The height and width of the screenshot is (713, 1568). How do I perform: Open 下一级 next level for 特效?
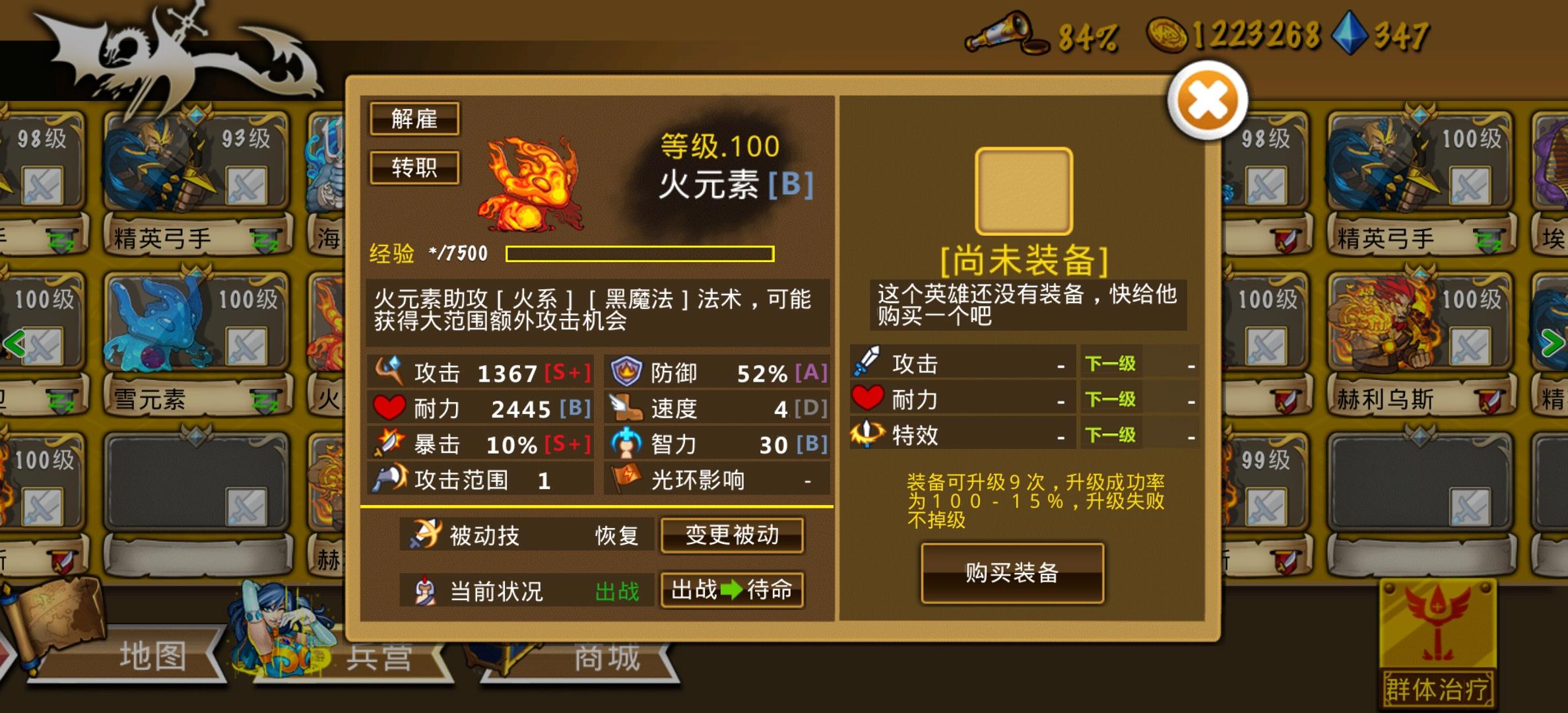click(x=1111, y=435)
